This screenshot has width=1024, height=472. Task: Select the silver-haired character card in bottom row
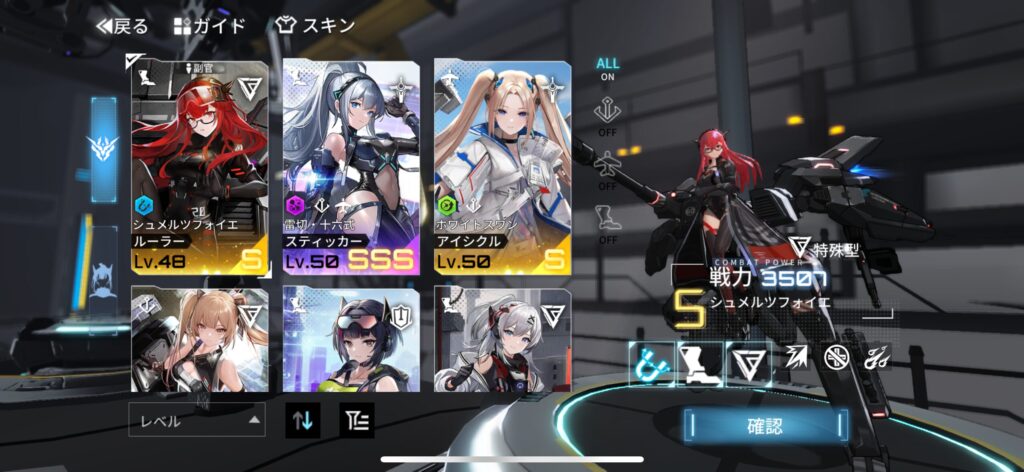[x=502, y=338]
